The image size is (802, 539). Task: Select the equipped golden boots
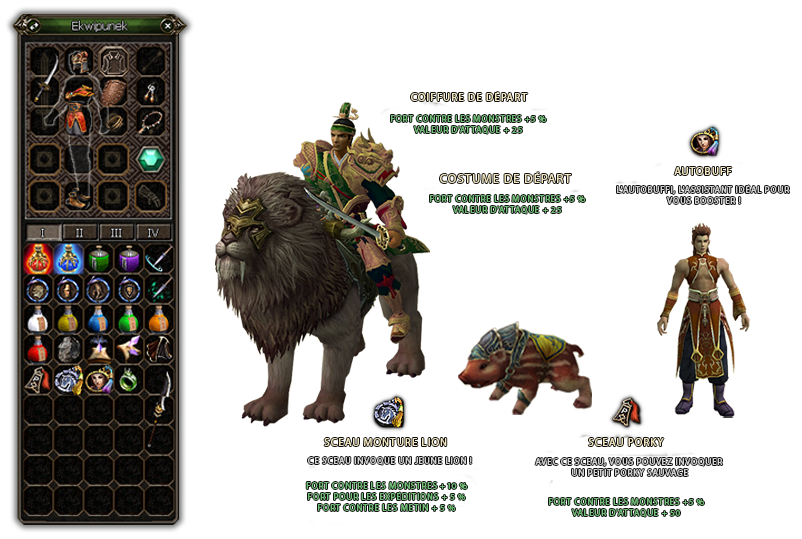(x=80, y=195)
